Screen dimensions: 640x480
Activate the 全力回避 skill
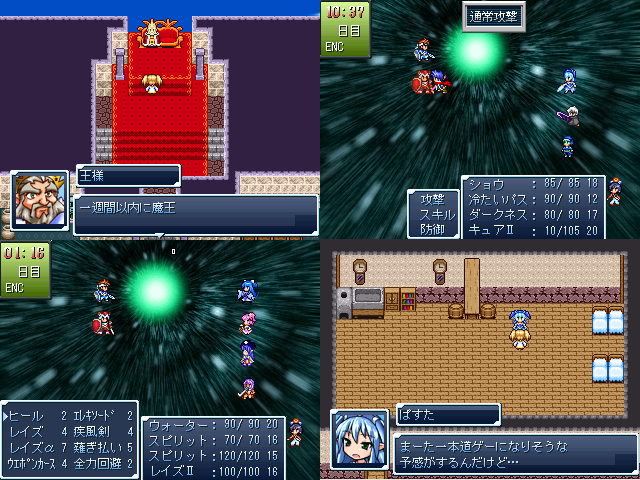point(98,463)
